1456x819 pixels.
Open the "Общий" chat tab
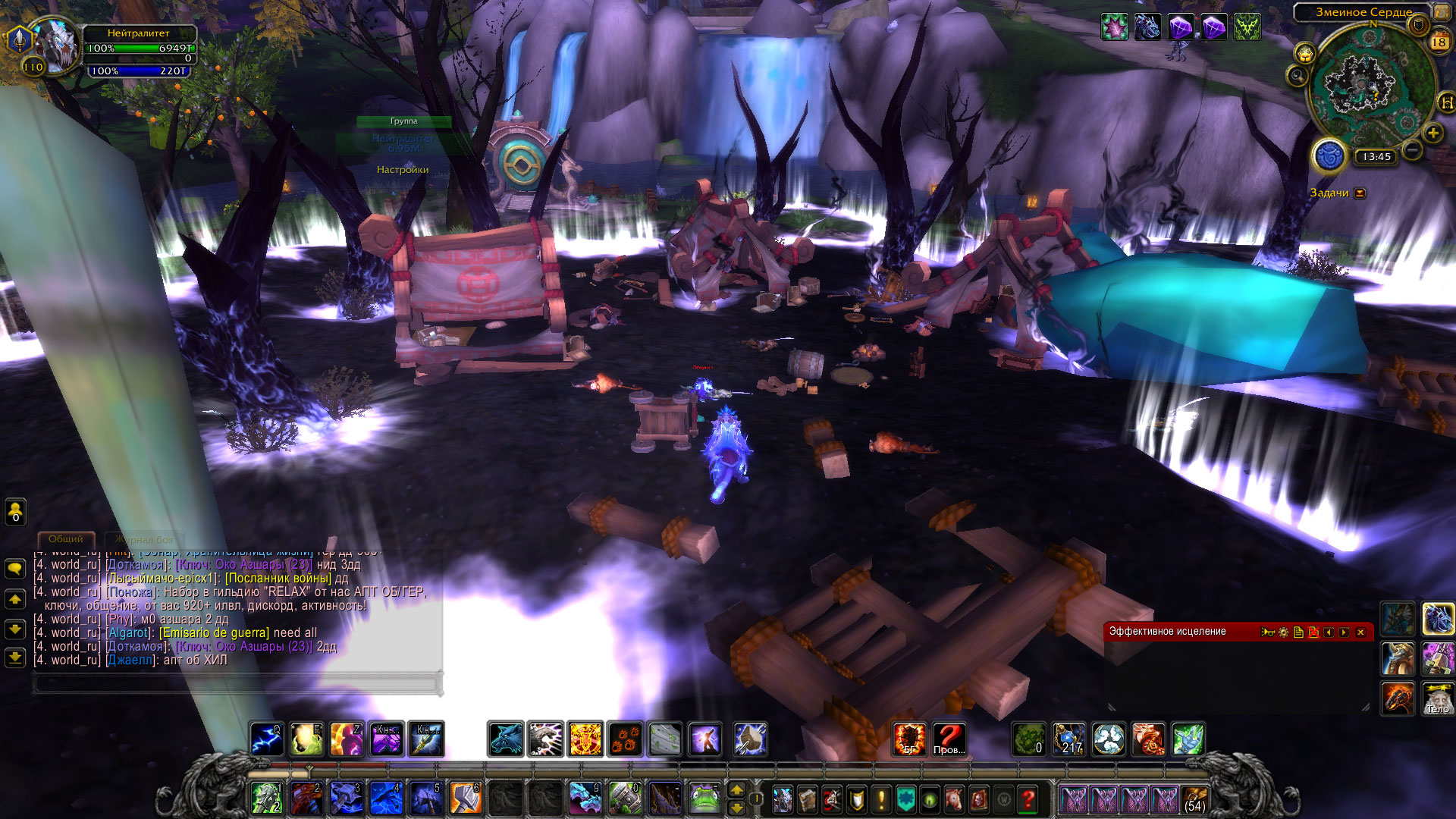click(66, 539)
